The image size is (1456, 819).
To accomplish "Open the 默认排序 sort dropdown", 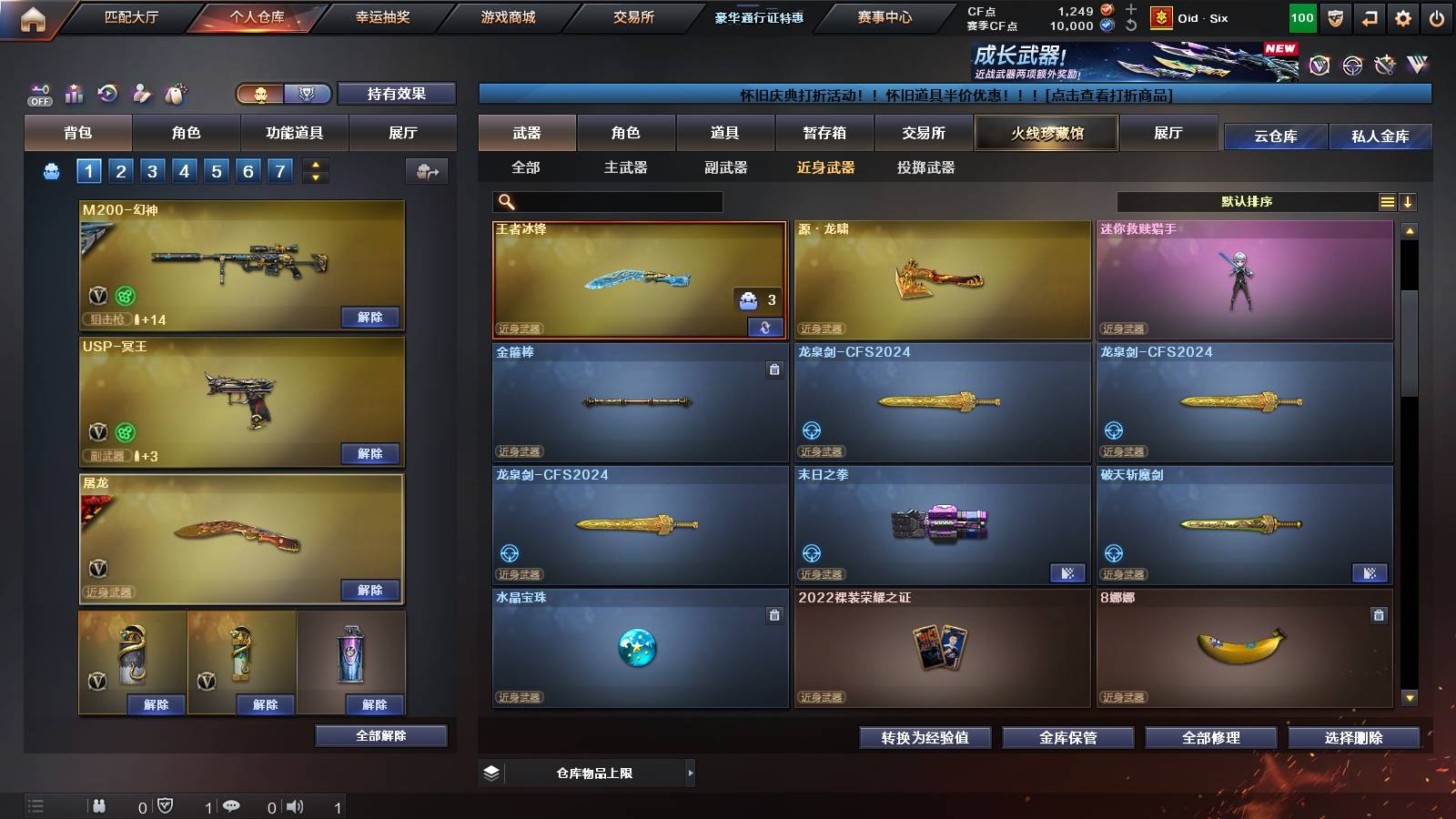I will (1247, 201).
